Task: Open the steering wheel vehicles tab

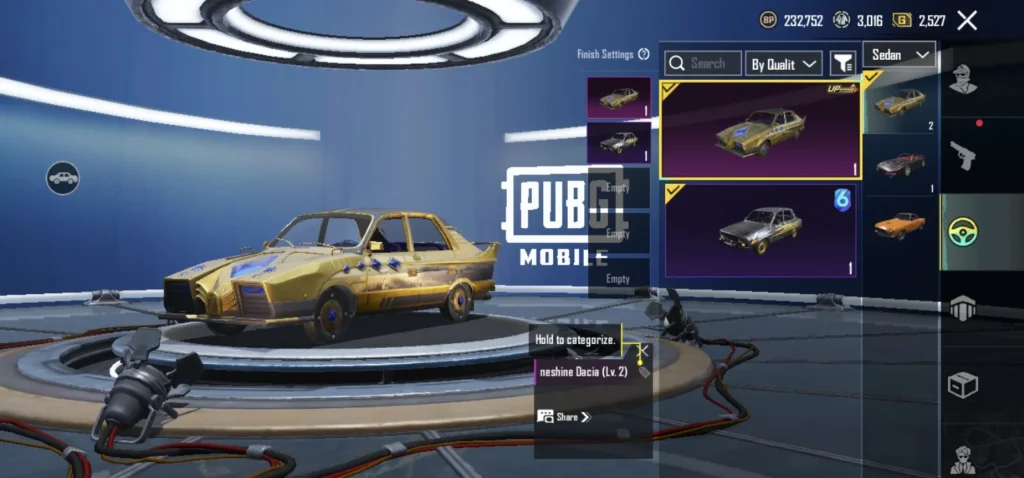Action: [x=963, y=232]
